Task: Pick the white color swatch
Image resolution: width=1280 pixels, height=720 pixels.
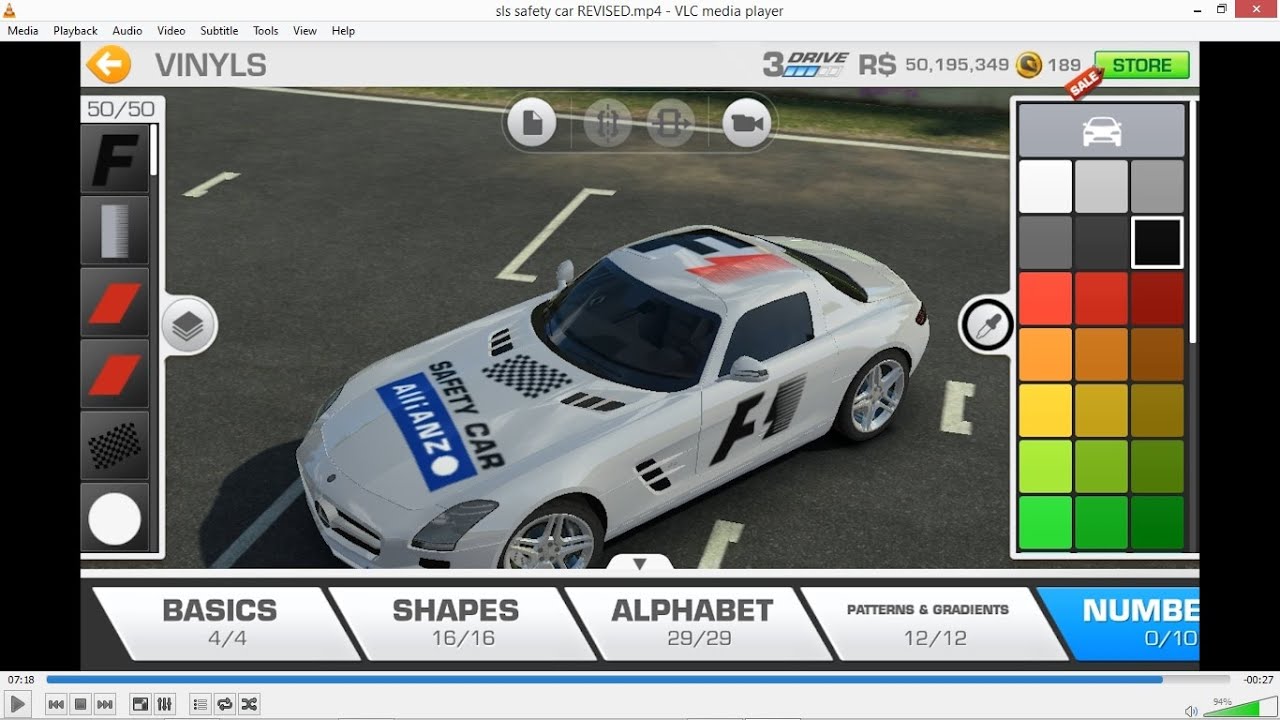Action: click(x=1045, y=187)
